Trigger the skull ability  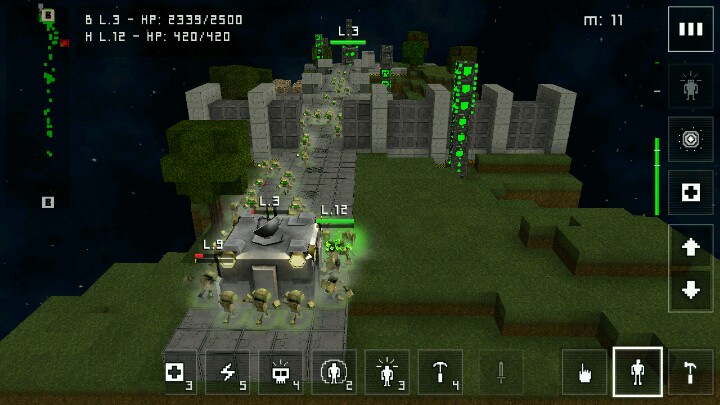(x=281, y=373)
